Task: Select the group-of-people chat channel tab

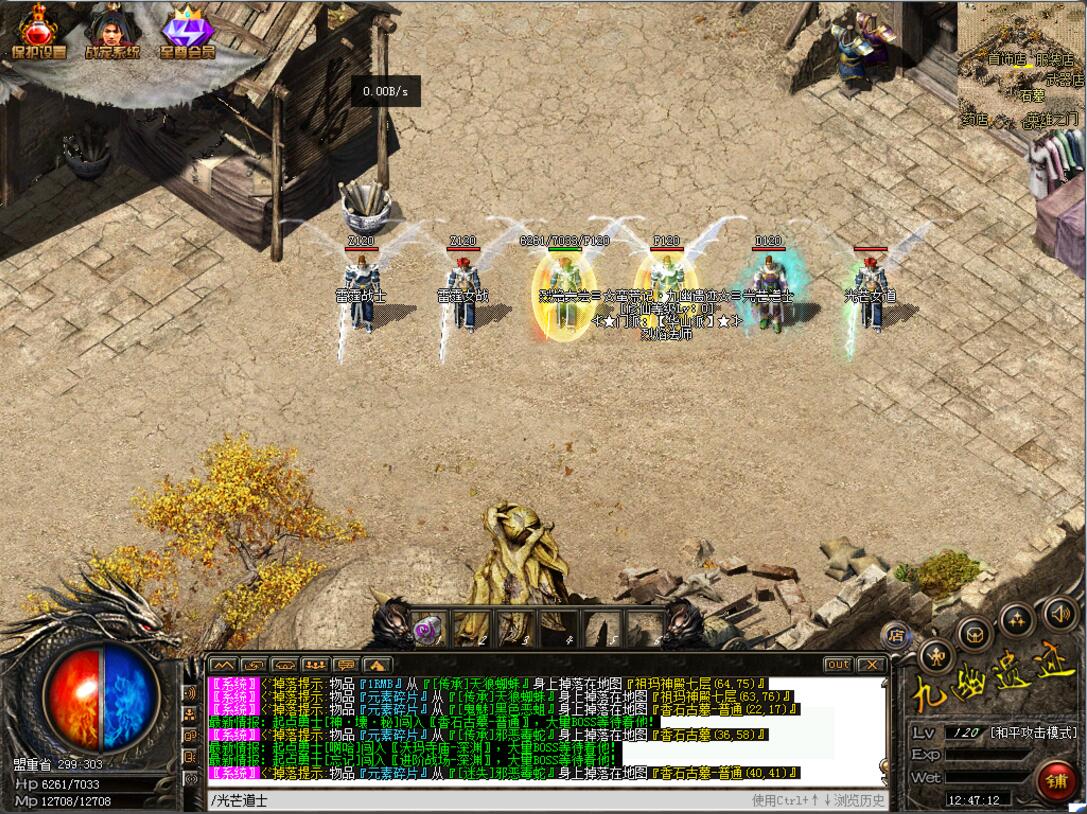Action: pos(316,664)
